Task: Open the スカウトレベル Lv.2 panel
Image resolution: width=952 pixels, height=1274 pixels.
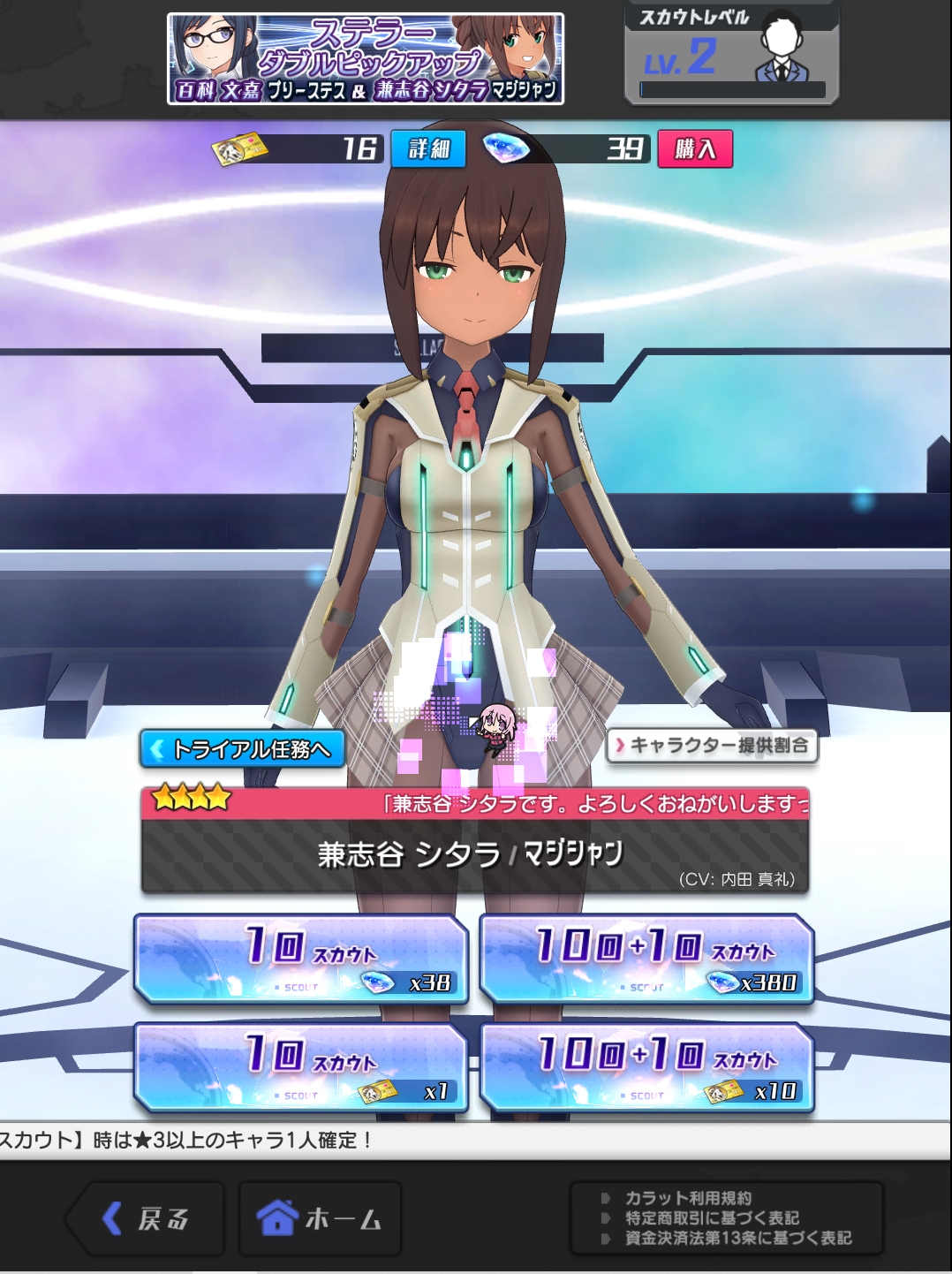Action: point(731,55)
